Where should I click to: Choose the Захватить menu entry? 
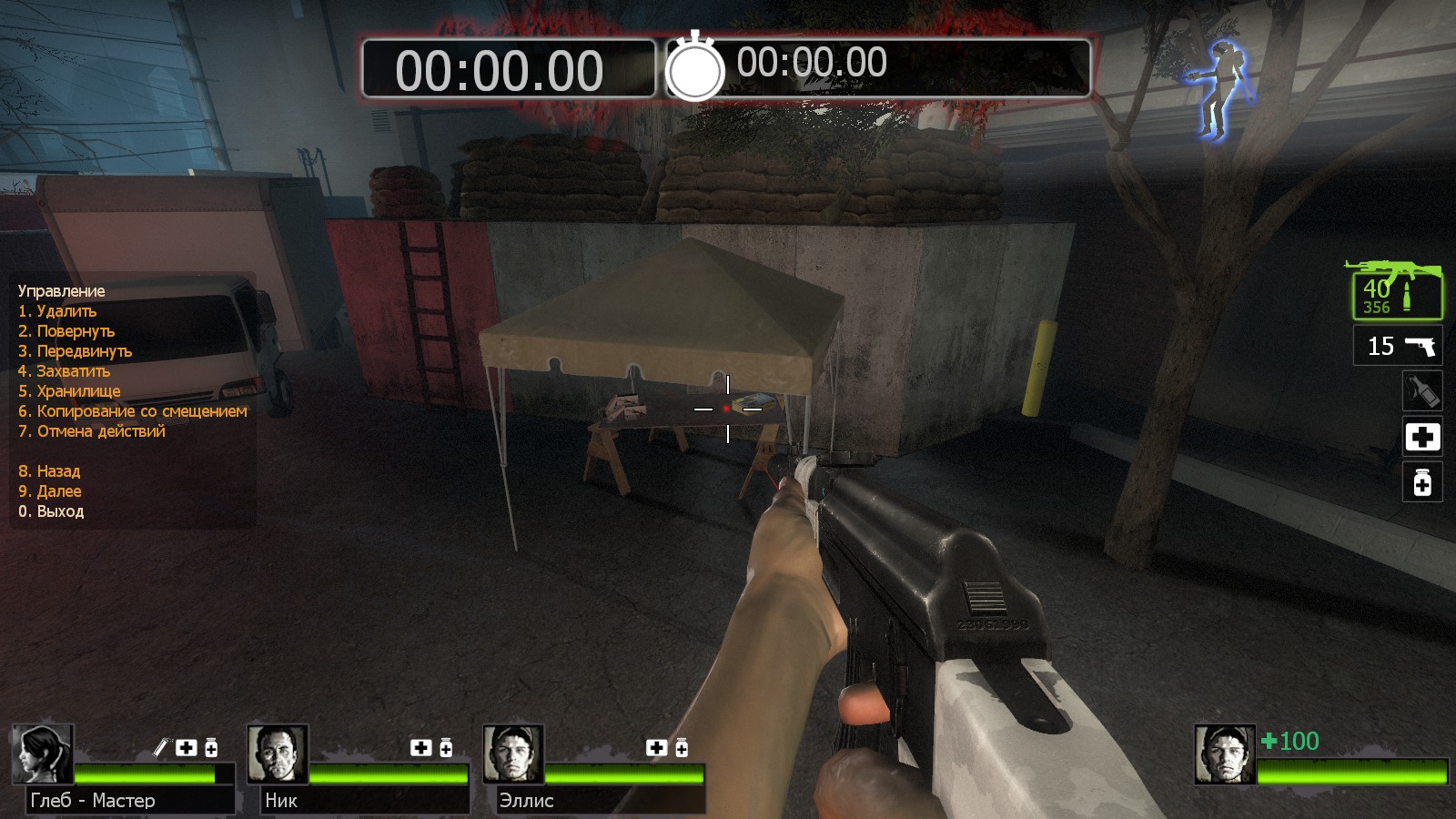(64, 371)
